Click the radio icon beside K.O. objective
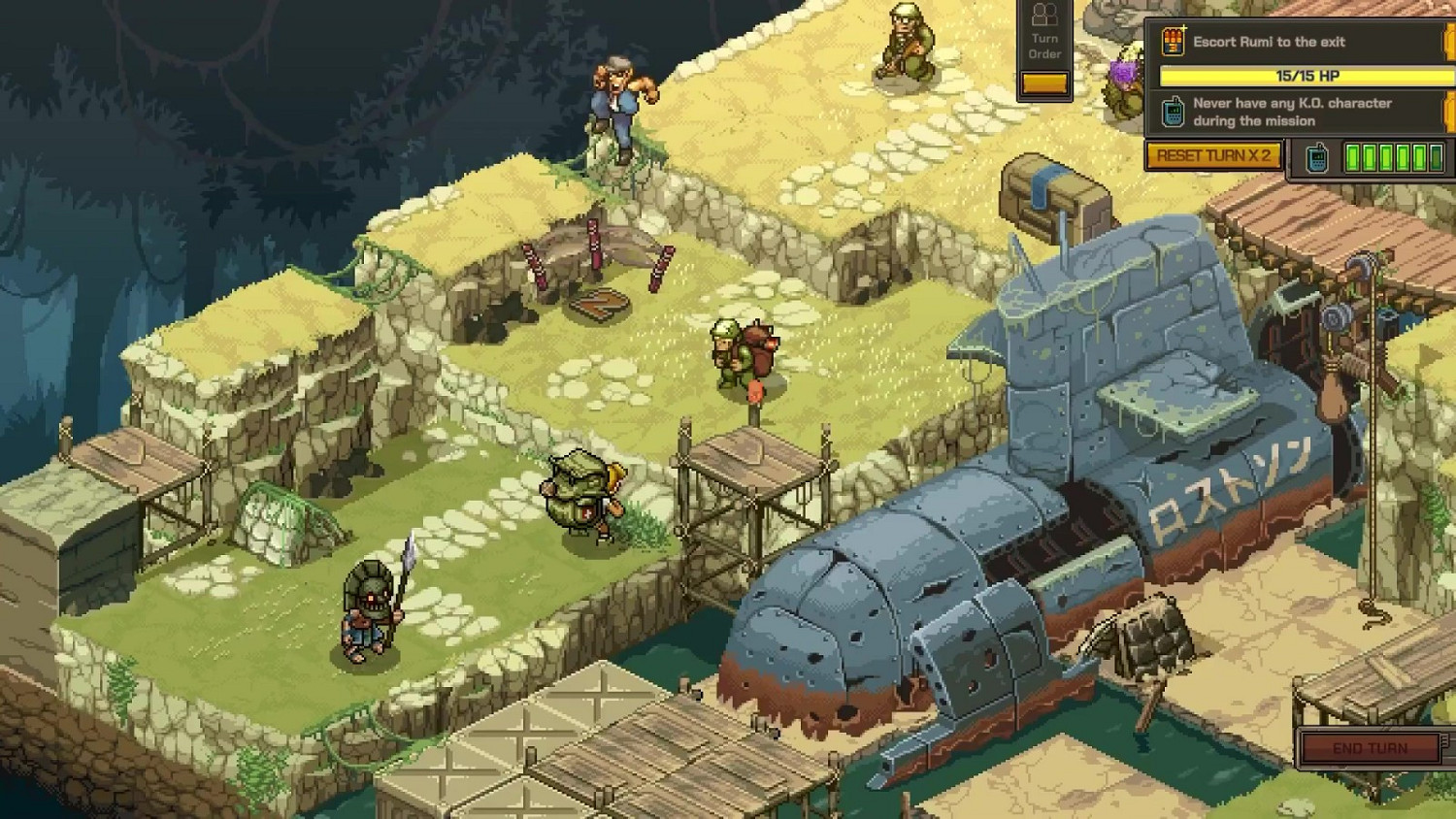The image size is (1456, 819). coord(1175,111)
